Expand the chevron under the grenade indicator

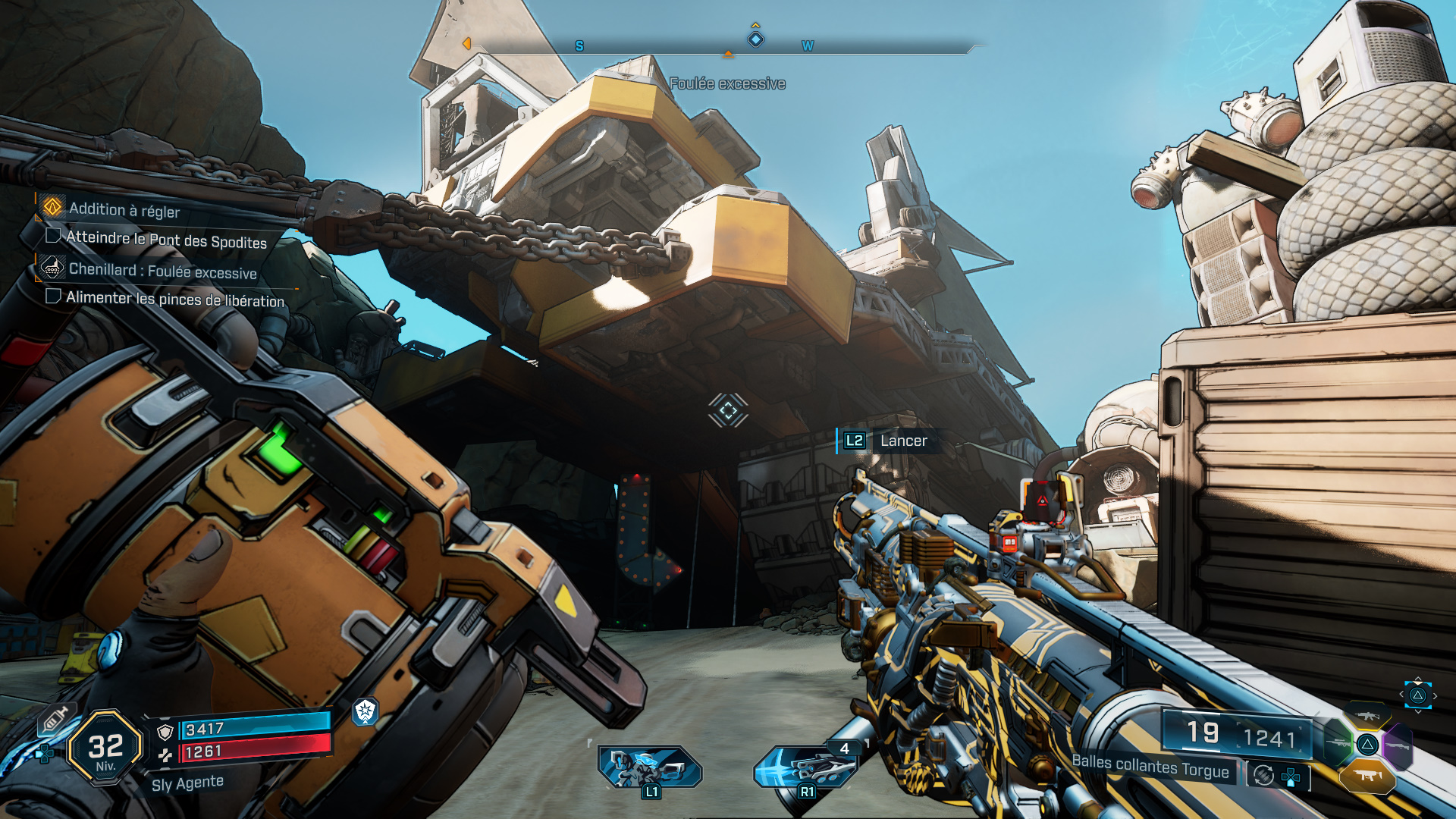[x=1418, y=711]
